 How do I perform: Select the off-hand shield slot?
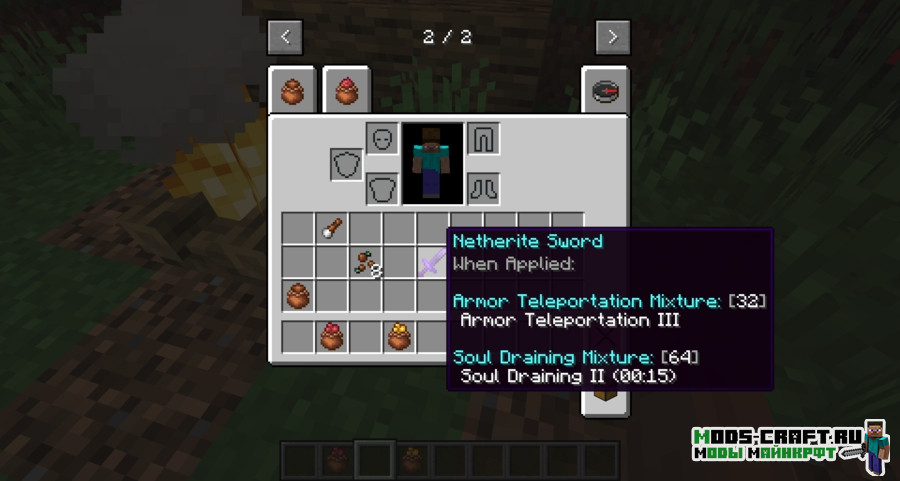[347, 164]
